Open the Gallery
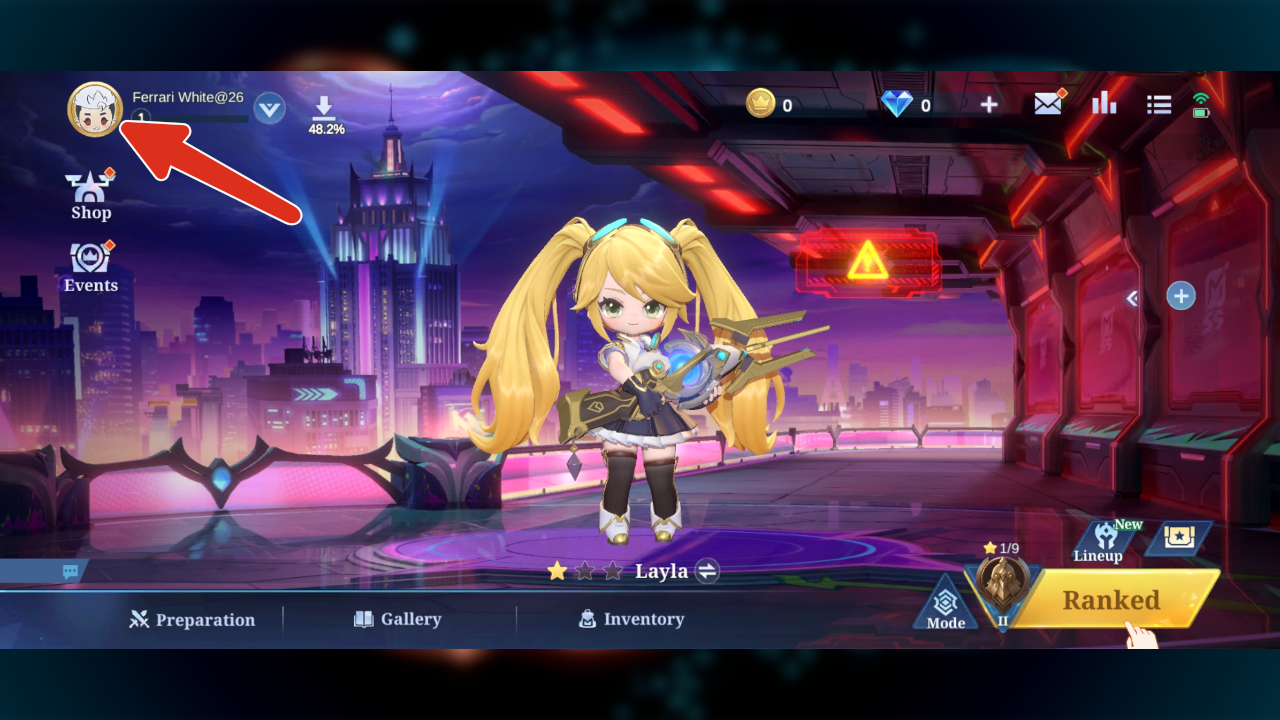Image resolution: width=1280 pixels, height=720 pixels. click(397, 619)
